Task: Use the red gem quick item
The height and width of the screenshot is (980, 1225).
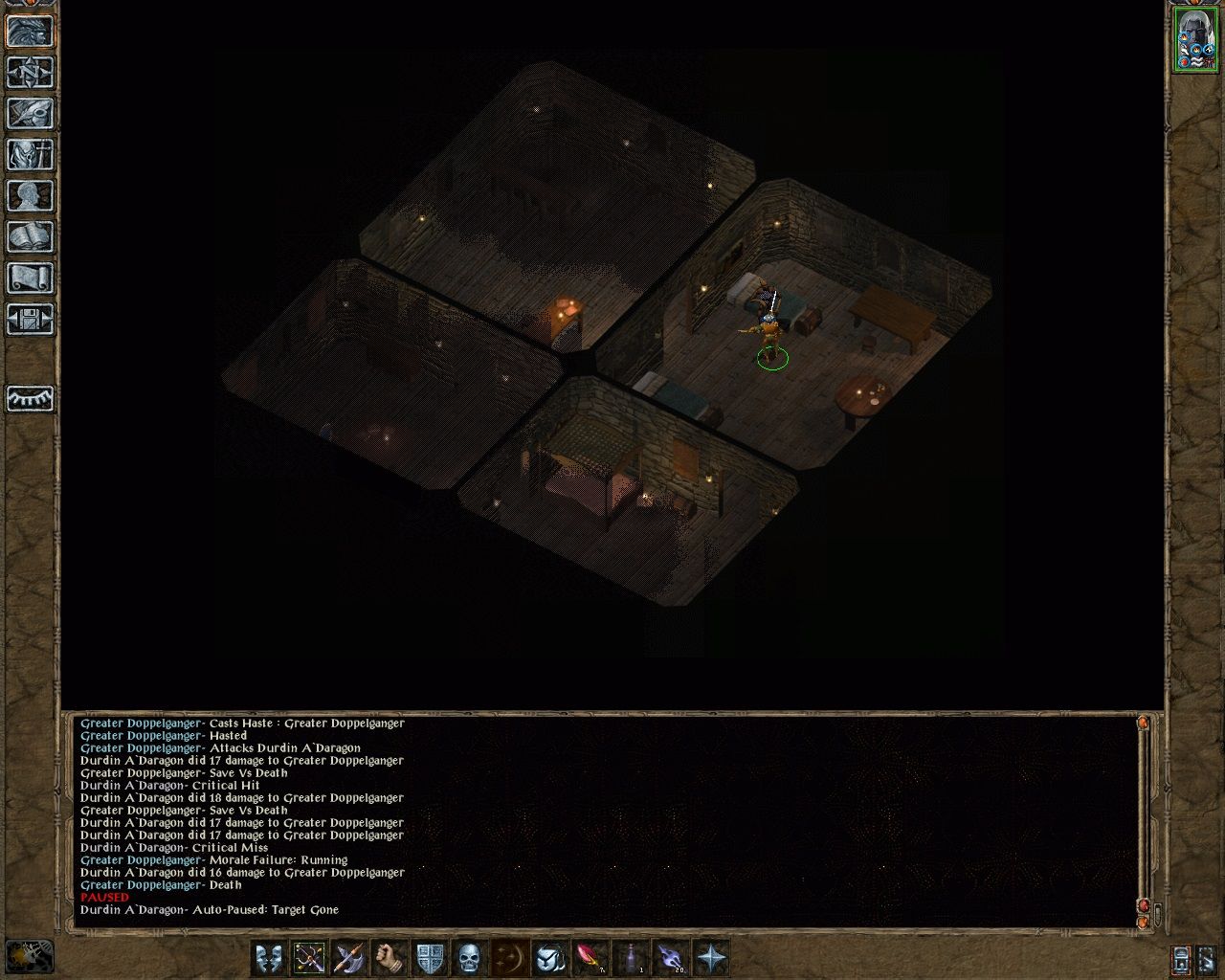Action: click(590, 957)
